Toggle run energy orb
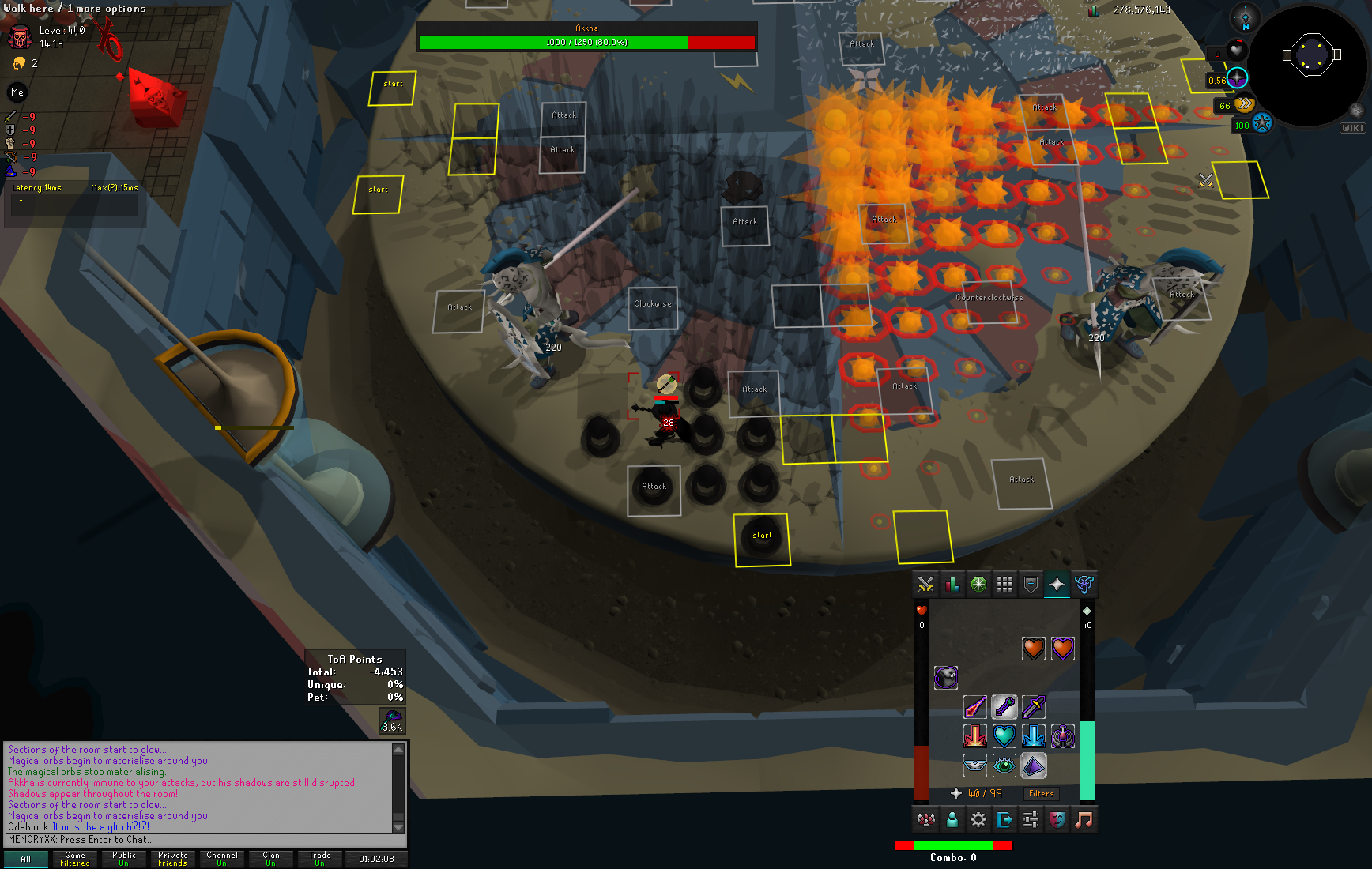The height and width of the screenshot is (869, 1372). click(1244, 104)
